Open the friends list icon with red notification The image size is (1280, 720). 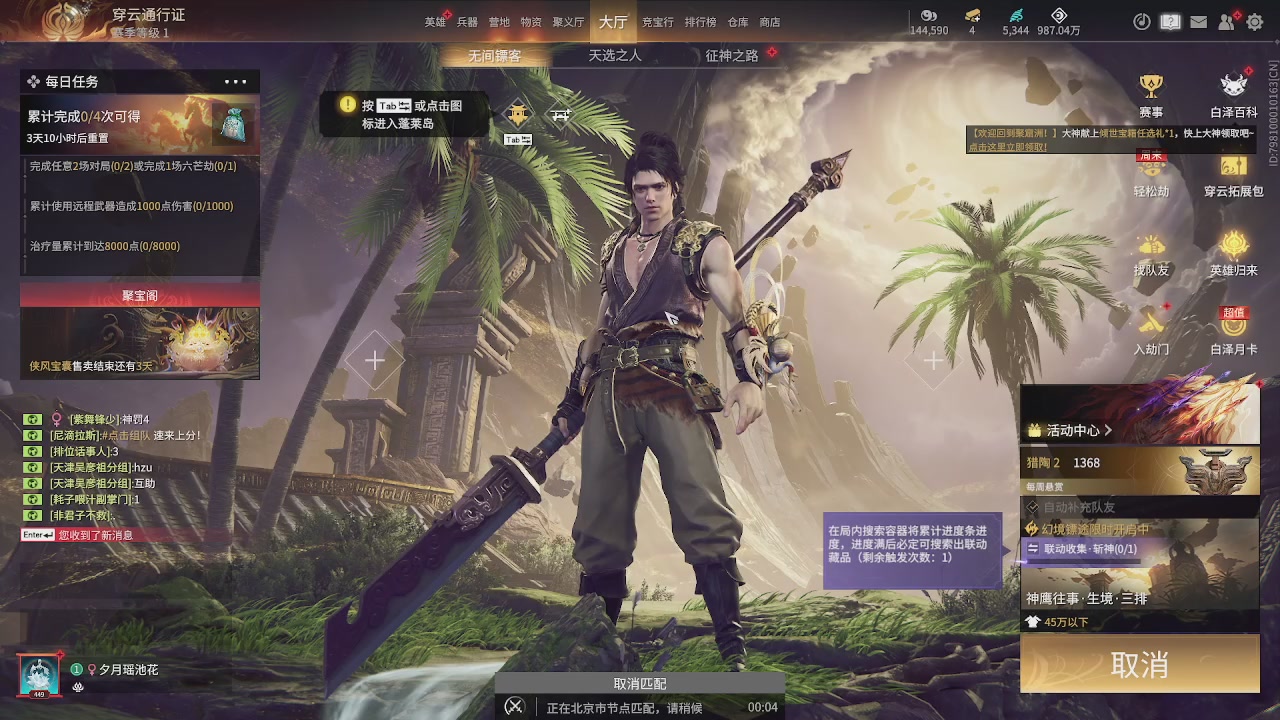[x=1225, y=21]
